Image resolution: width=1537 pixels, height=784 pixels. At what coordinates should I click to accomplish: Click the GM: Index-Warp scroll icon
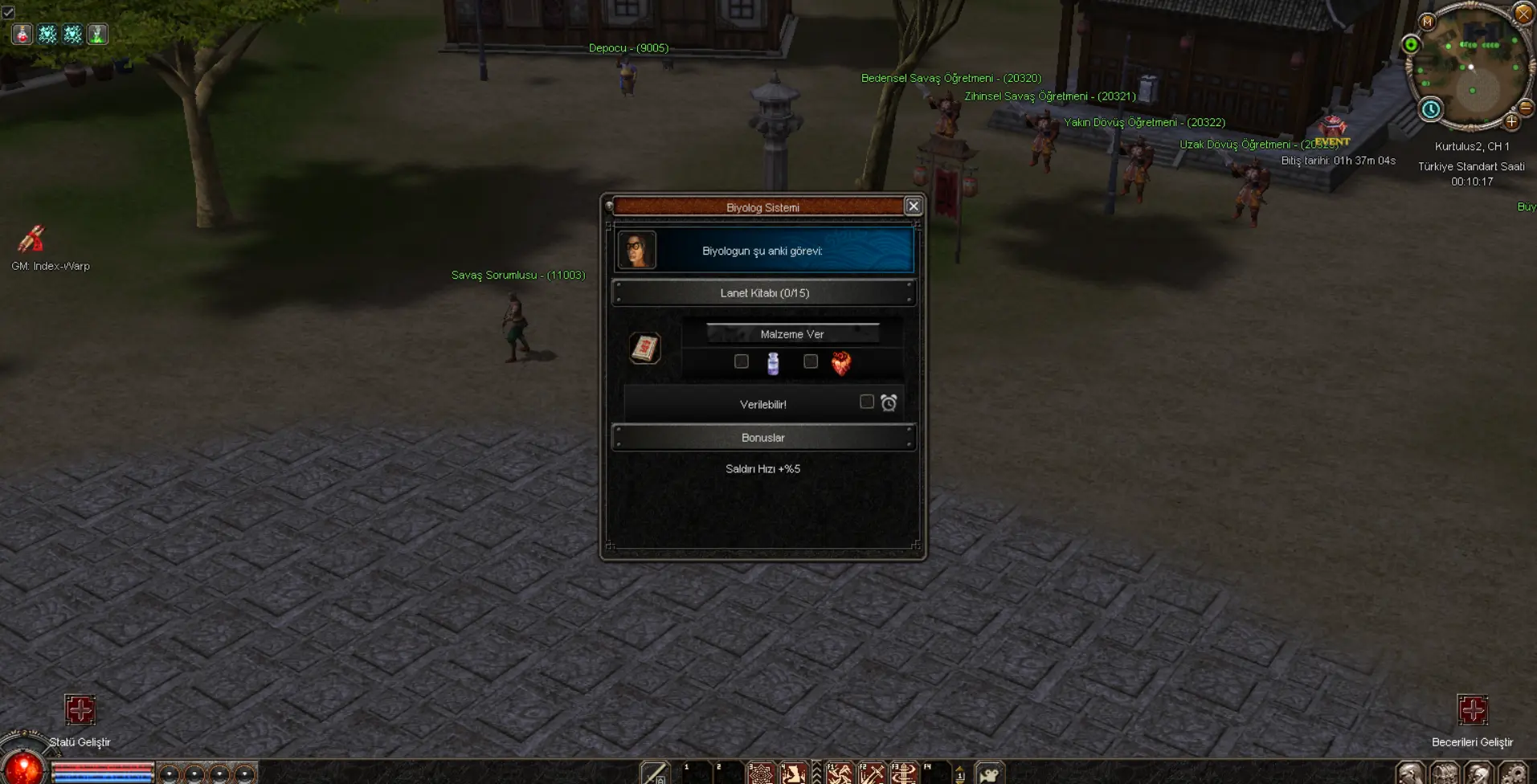(31, 239)
